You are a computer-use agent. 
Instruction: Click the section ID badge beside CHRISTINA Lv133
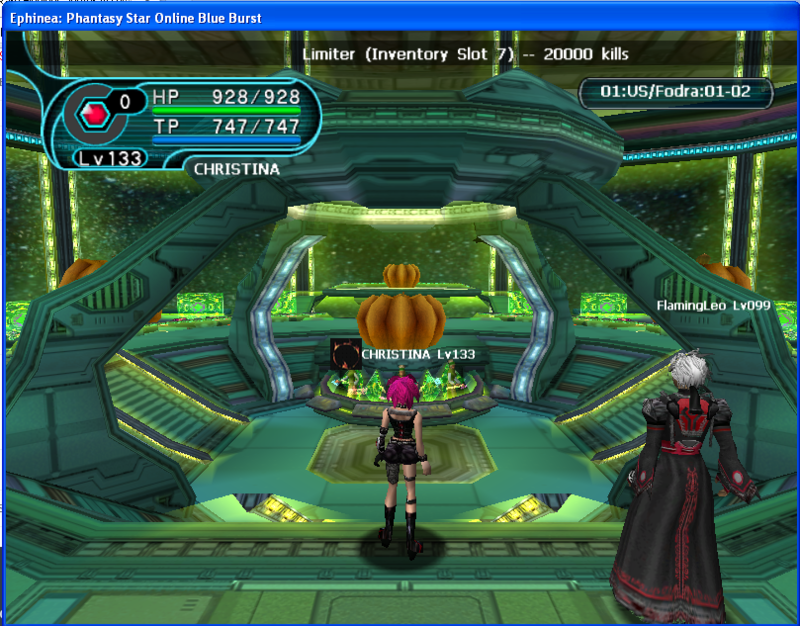tap(345, 354)
